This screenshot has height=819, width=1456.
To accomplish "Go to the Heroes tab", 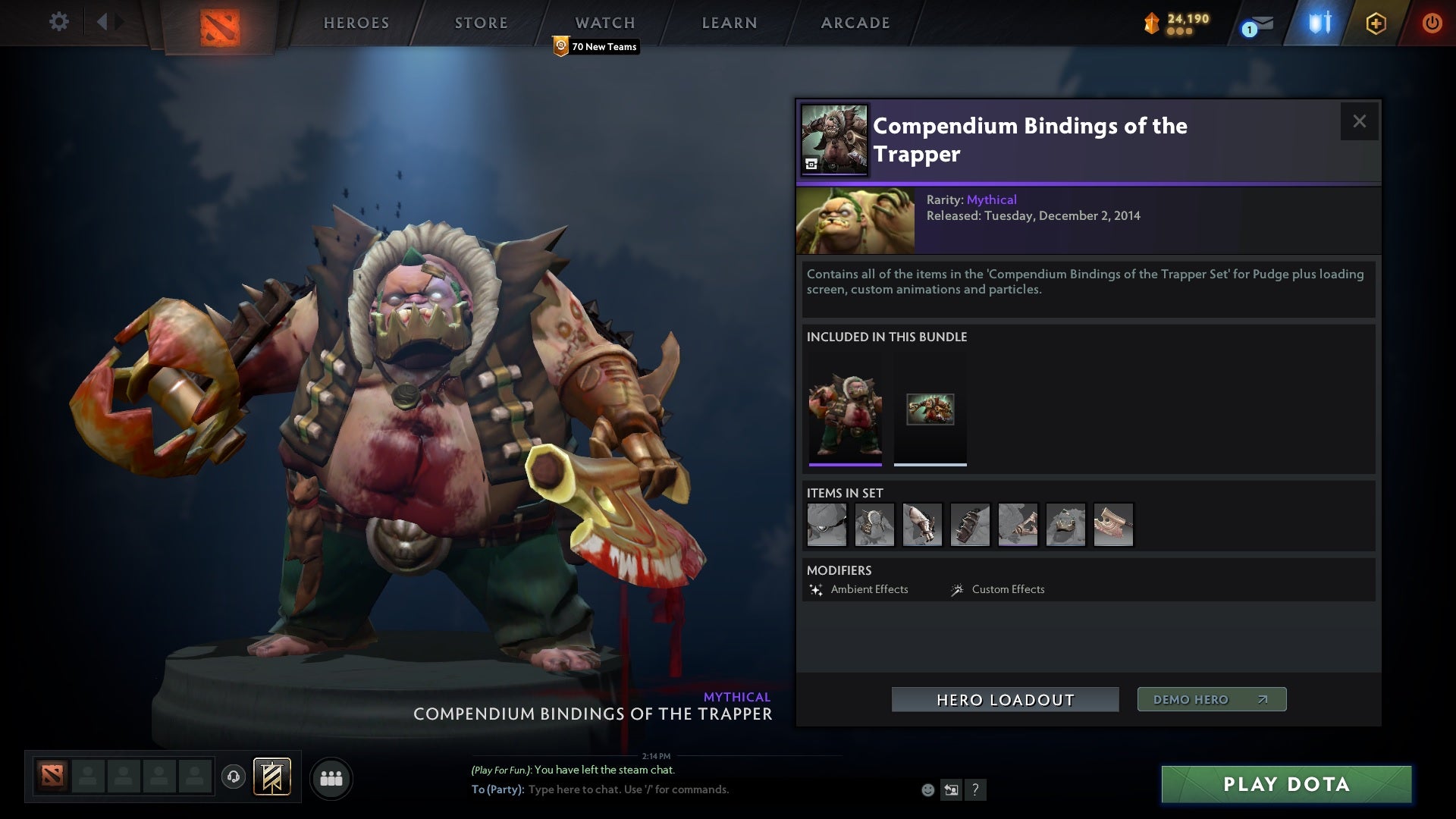I will tap(356, 23).
